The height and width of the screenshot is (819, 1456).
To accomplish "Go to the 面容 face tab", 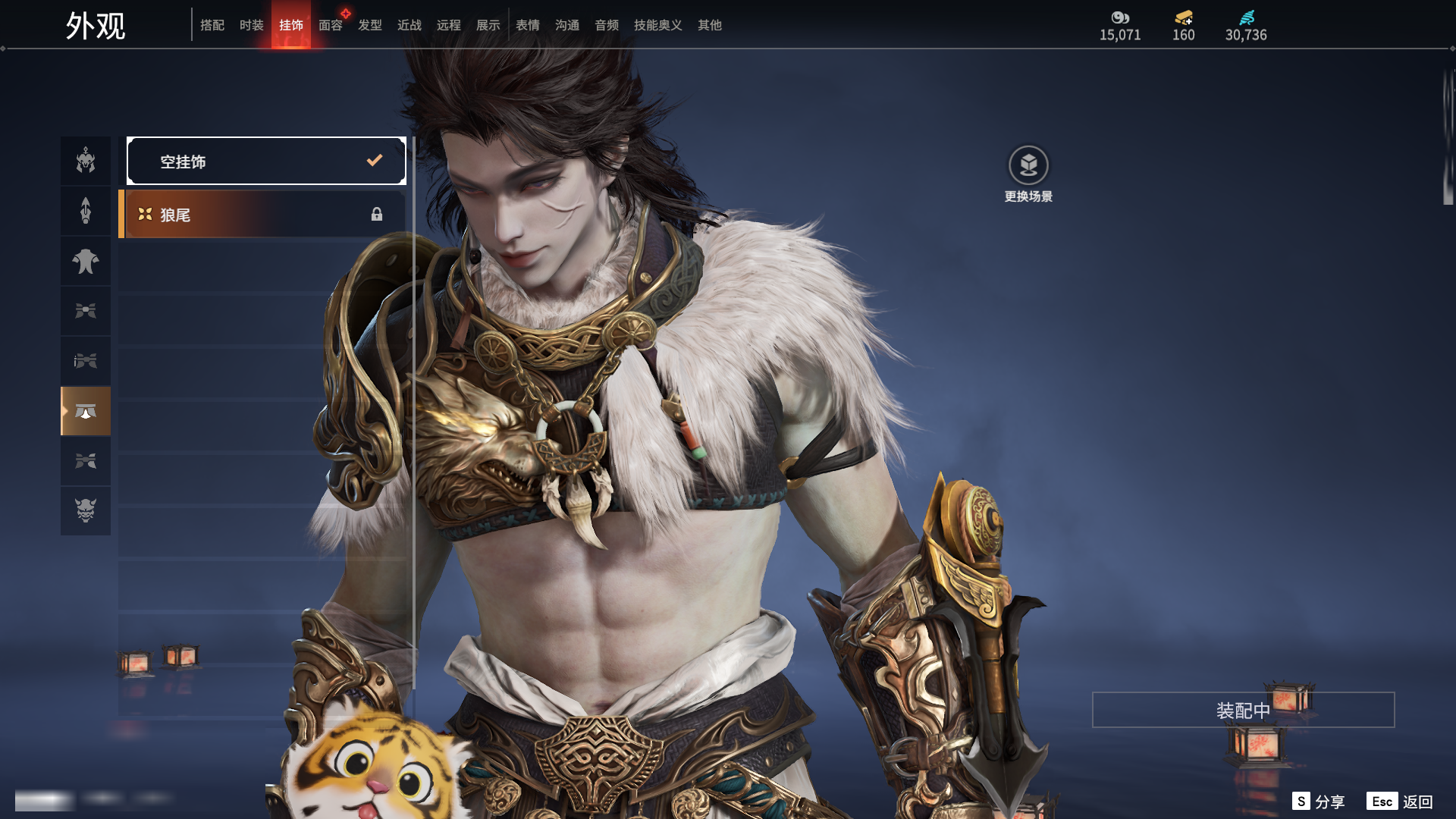I will pyautogui.click(x=331, y=25).
